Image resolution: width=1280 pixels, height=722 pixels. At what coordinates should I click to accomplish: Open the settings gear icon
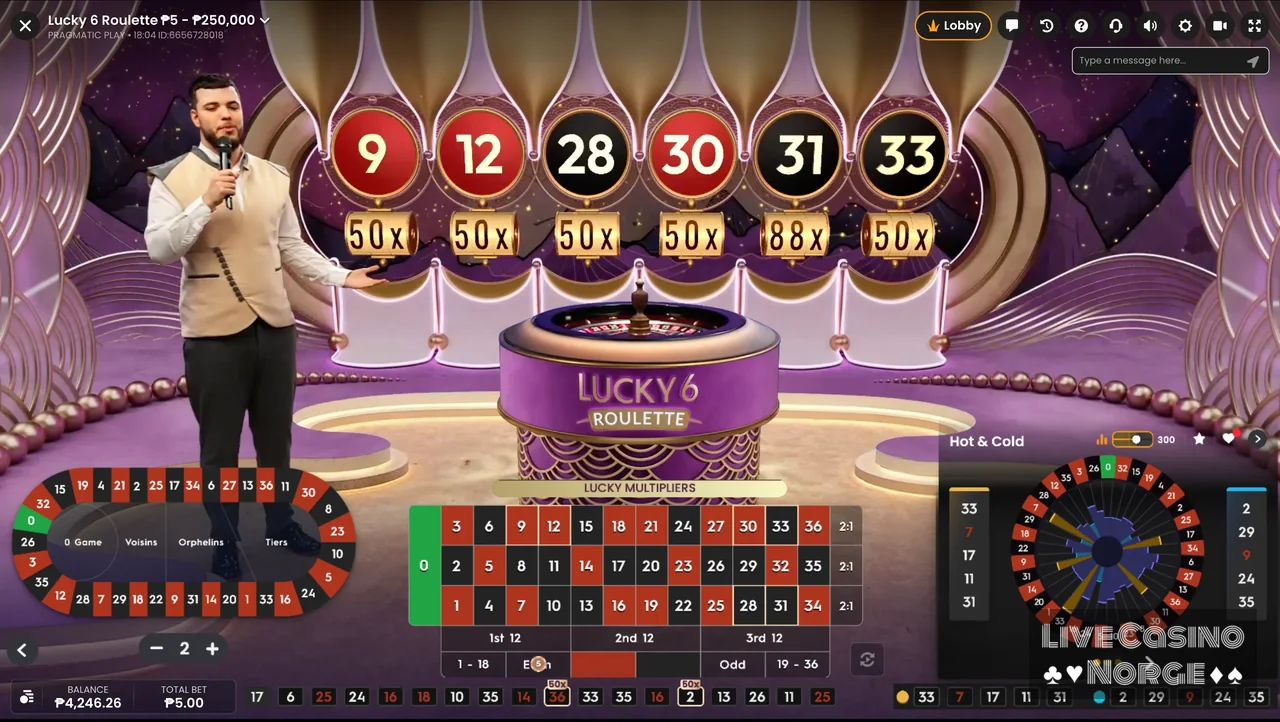[x=1185, y=25]
